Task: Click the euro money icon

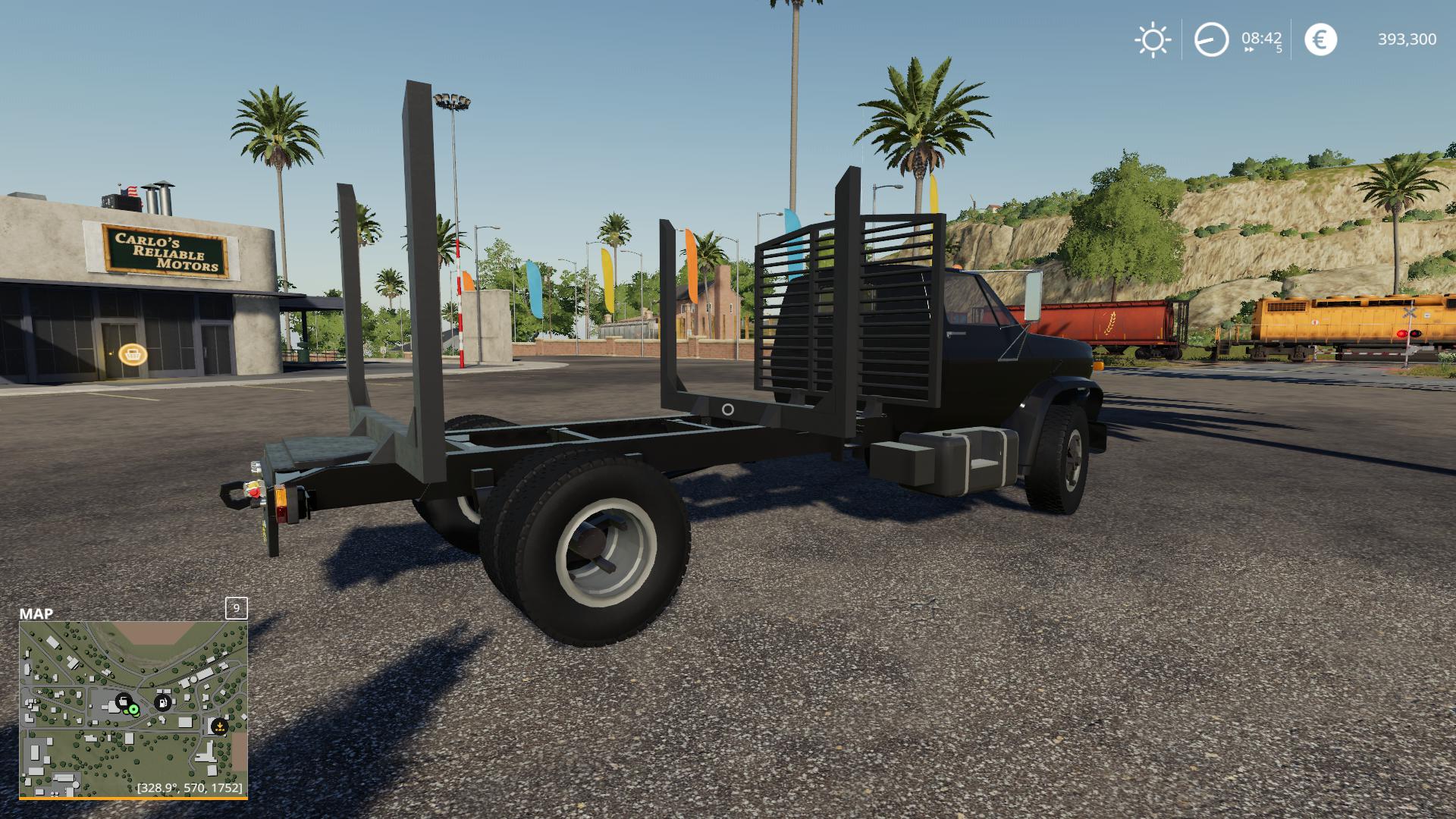Action: (1320, 39)
